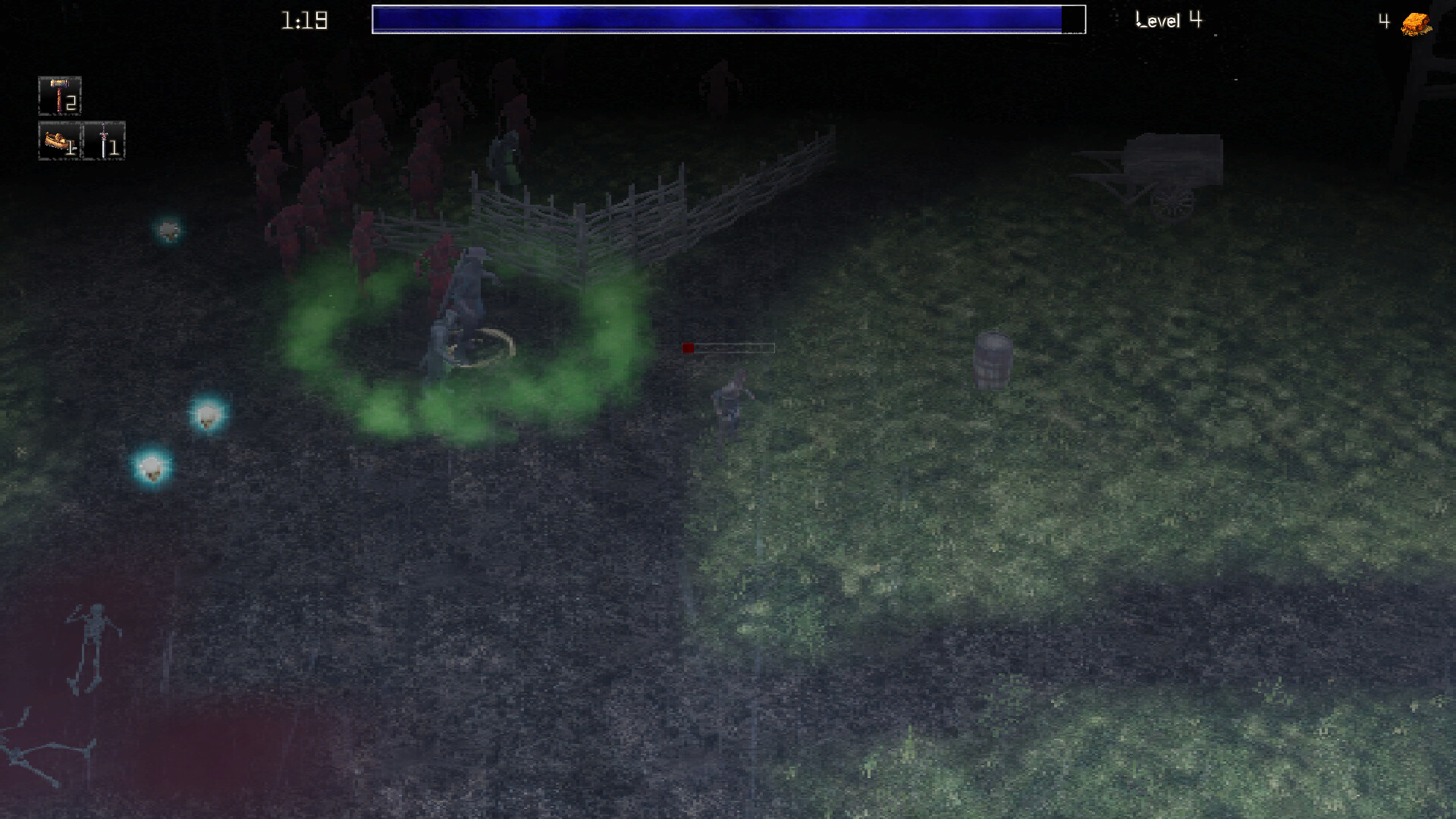Open the Level 4 details display
The height and width of the screenshot is (819, 1456).
[1168, 20]
